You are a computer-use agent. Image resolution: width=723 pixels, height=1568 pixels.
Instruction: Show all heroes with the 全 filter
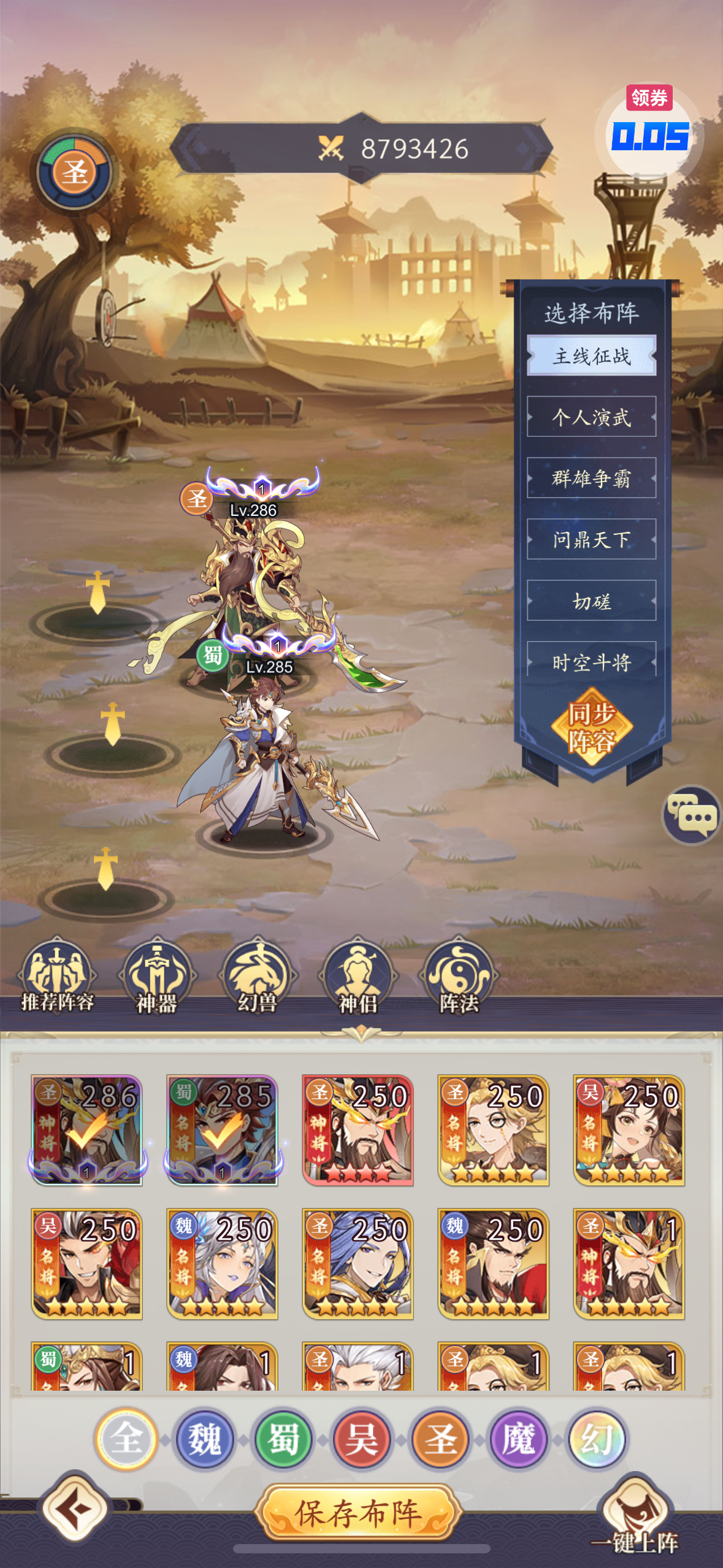tap(126, 1439)
